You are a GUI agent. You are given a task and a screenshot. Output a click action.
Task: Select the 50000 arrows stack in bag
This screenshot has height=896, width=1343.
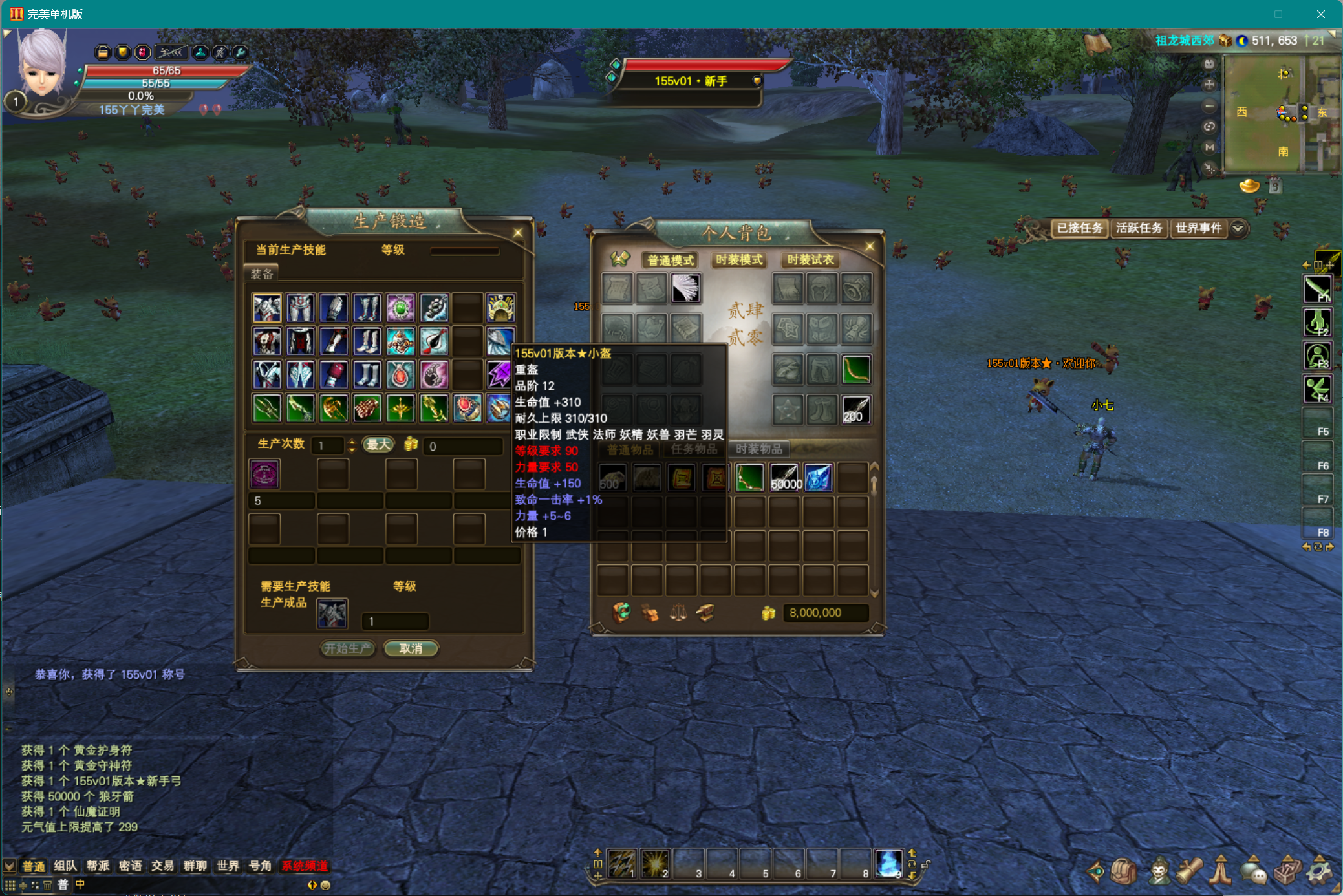pyautogui.click(x=785, y=478)
